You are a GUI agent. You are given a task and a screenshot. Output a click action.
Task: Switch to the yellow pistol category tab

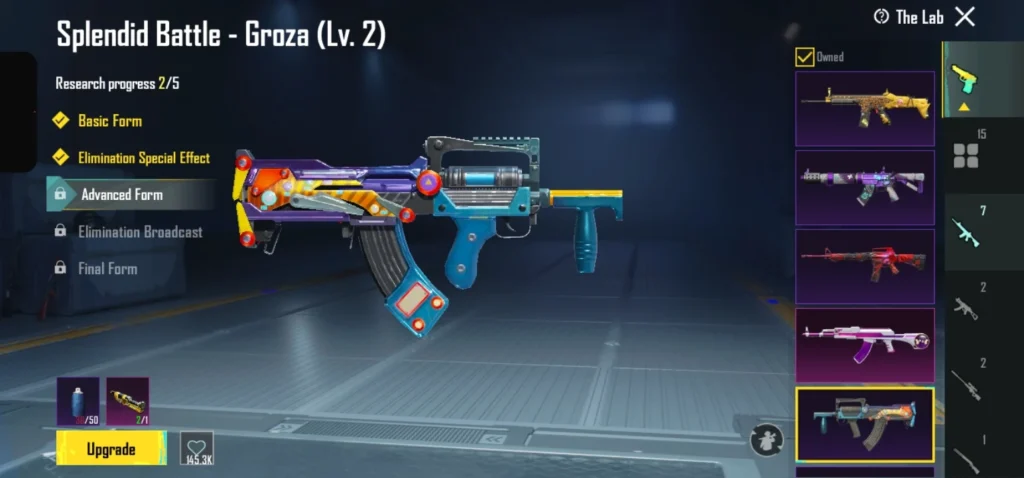coord(964,82)
